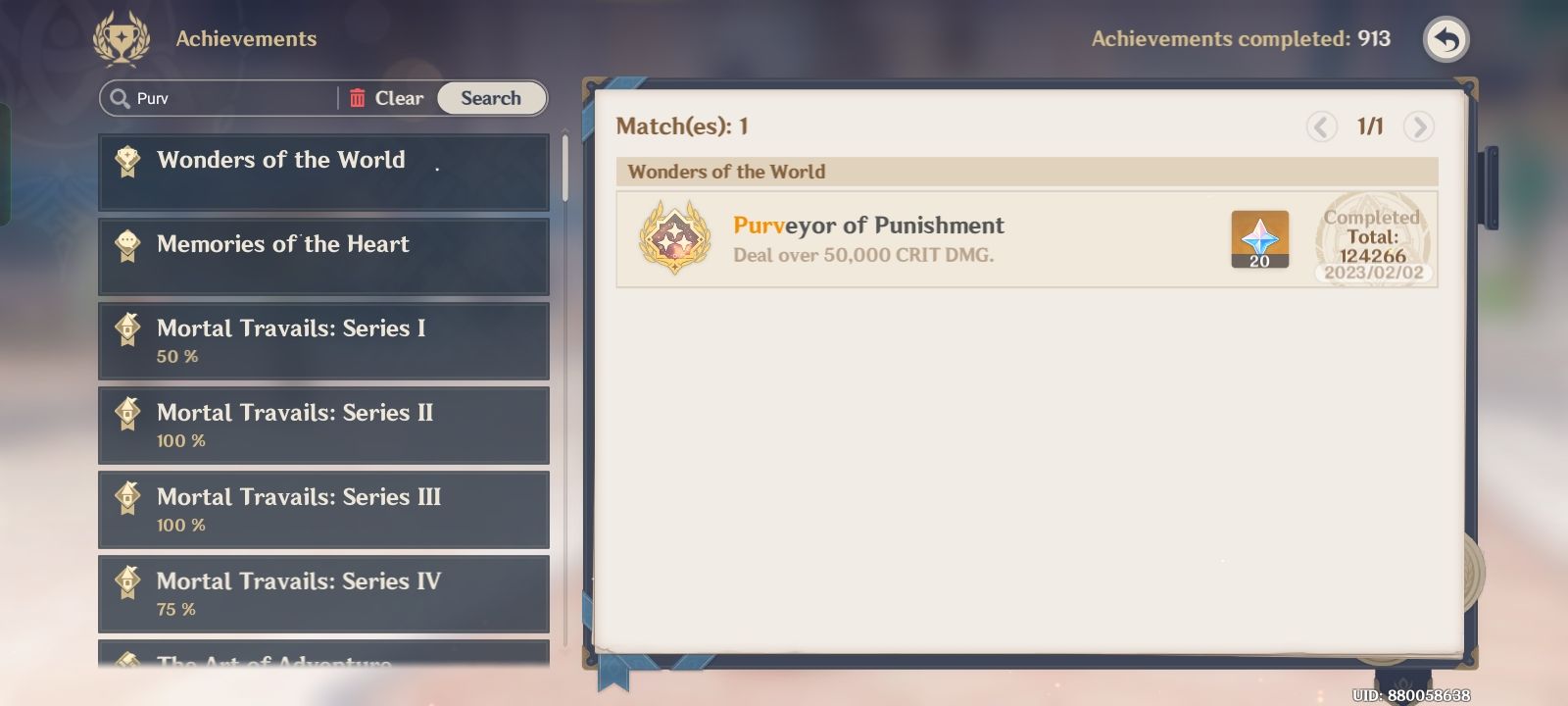Click the right pagination chevron
Image resolution: width=1568 pixels, height=706 pixels.
pyautogui.click(x=1417, y=126)
